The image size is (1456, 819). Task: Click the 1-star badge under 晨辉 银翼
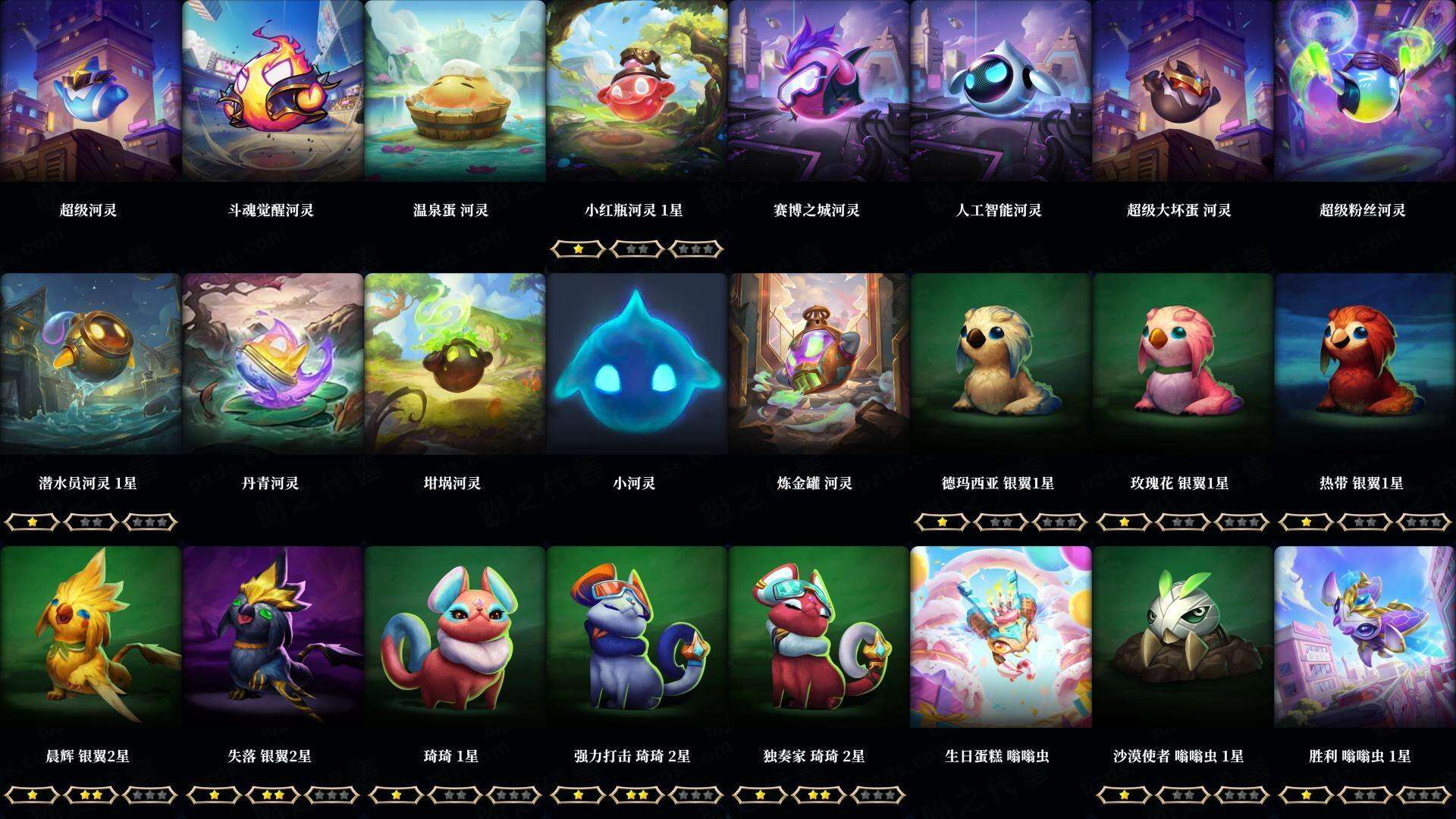[32, 797]
